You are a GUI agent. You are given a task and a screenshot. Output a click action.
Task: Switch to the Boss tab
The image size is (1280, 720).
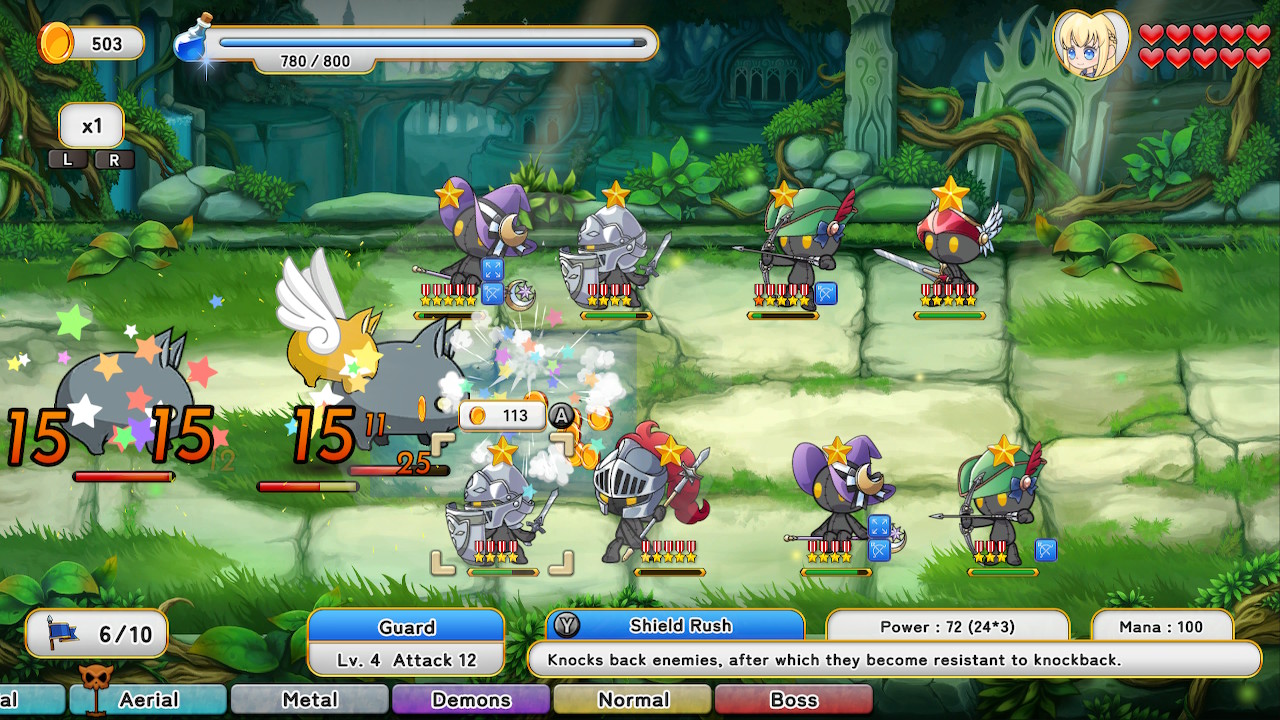click(x=794, y=700)
